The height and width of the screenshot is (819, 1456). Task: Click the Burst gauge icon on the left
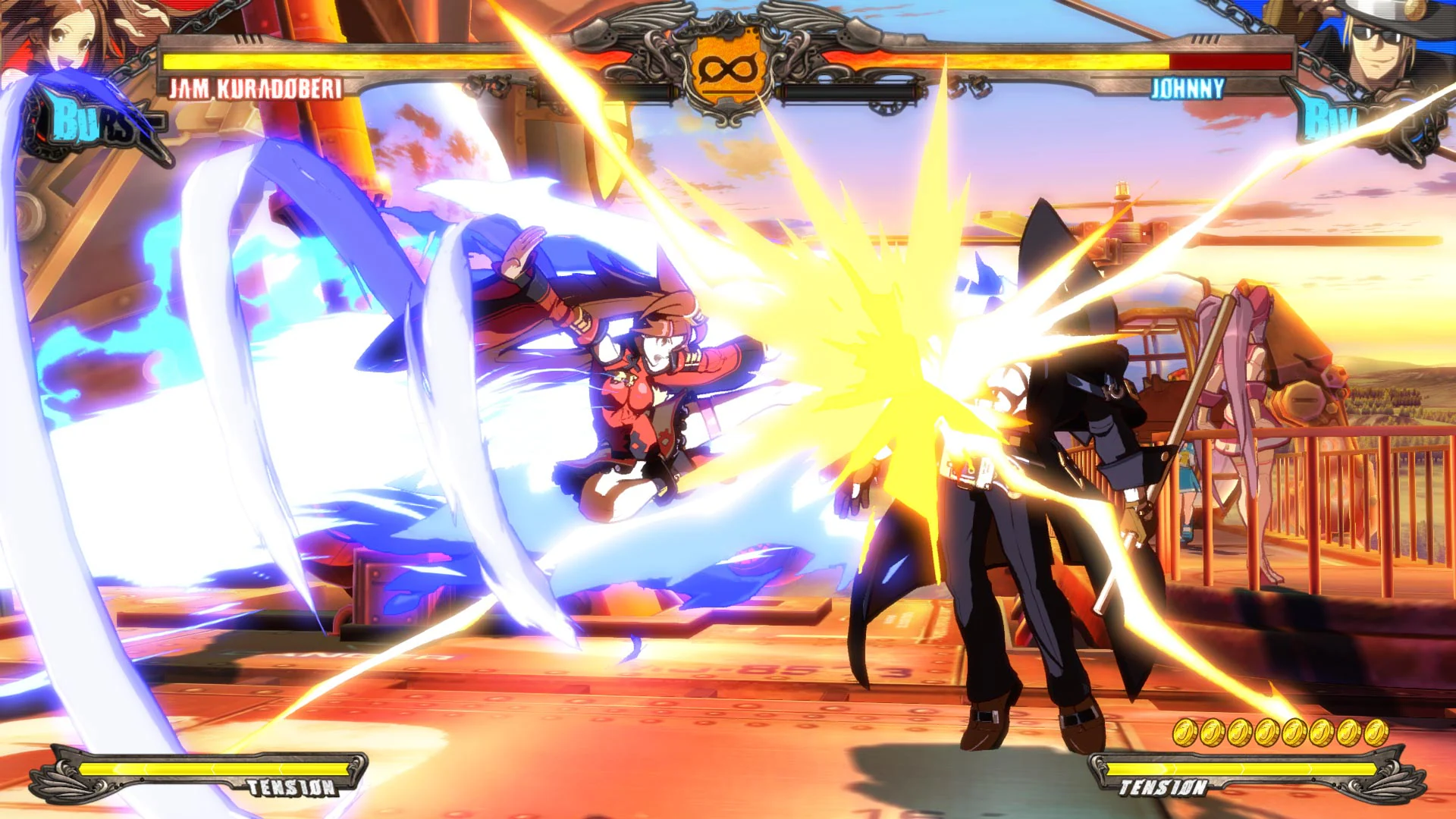tap(91, 121)
